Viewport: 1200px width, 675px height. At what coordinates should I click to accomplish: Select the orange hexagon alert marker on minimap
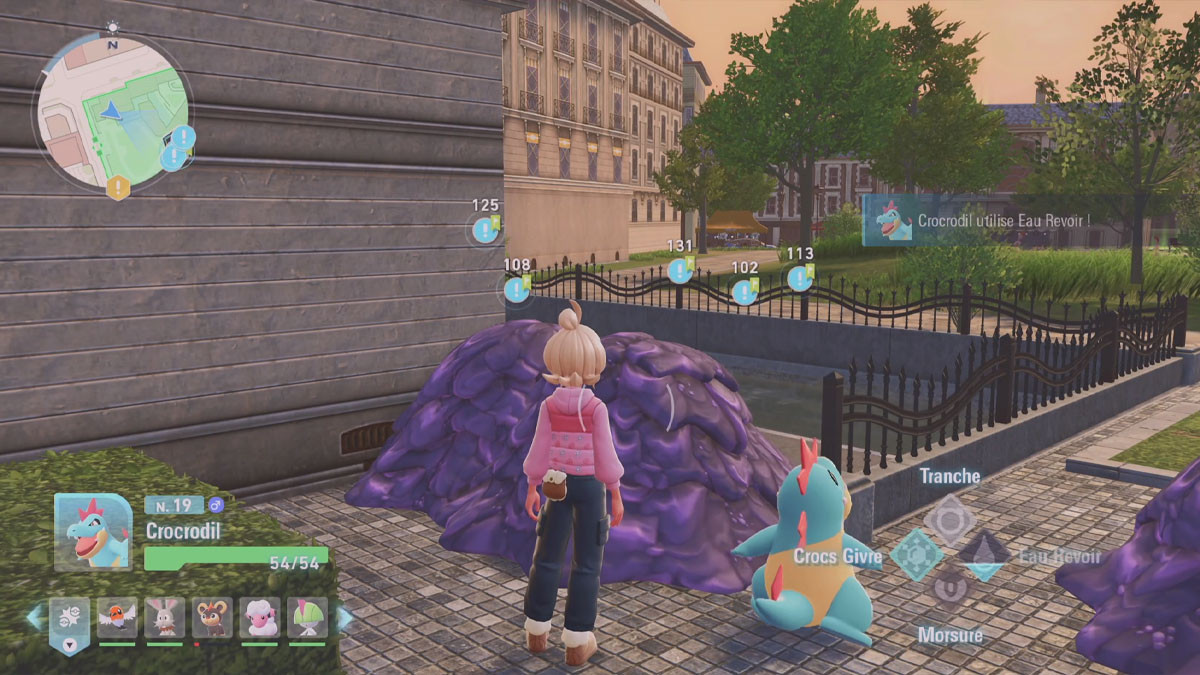[118, 186]
